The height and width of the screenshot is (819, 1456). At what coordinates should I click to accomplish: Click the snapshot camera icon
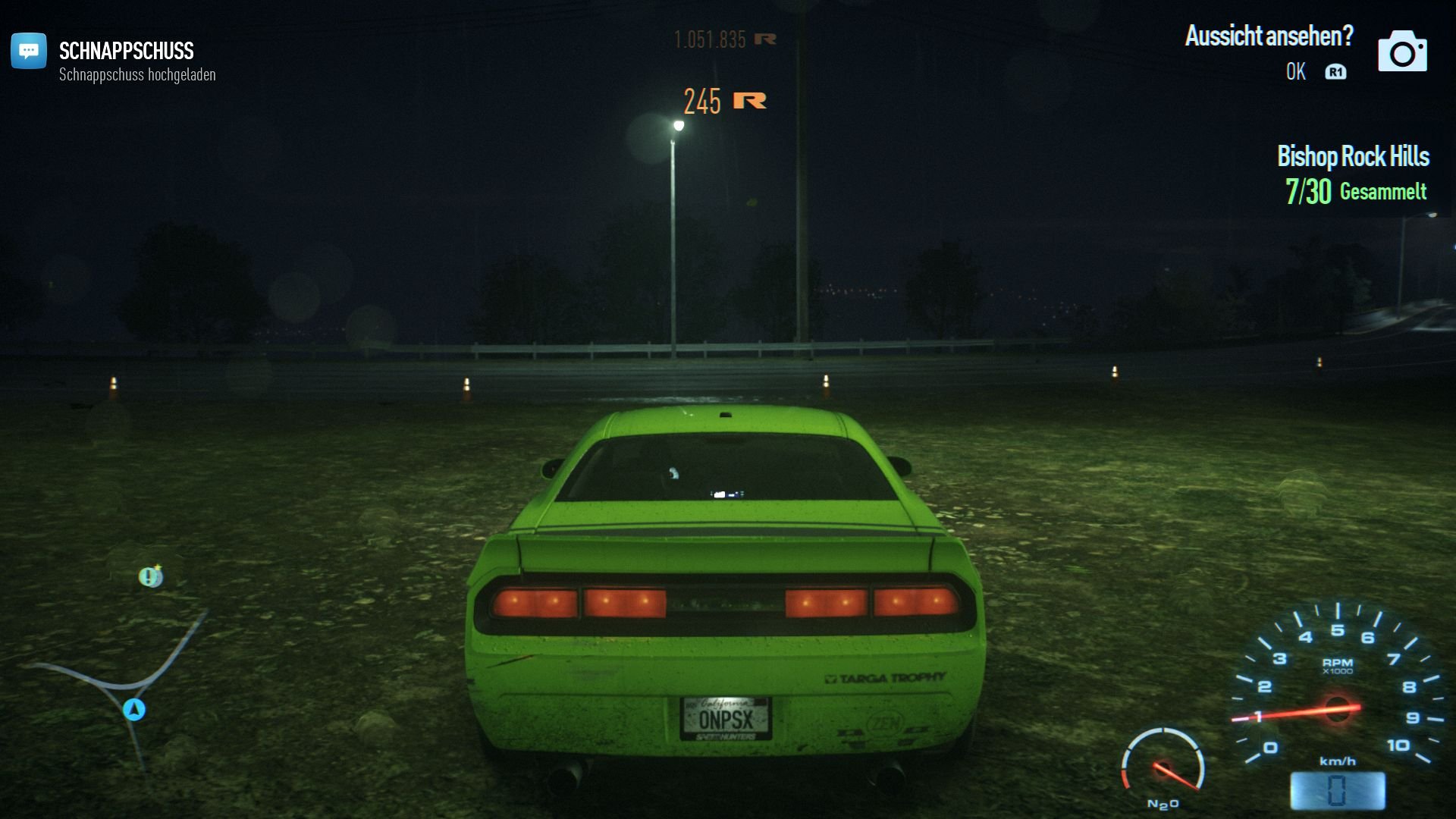[x=1404, y=52]
